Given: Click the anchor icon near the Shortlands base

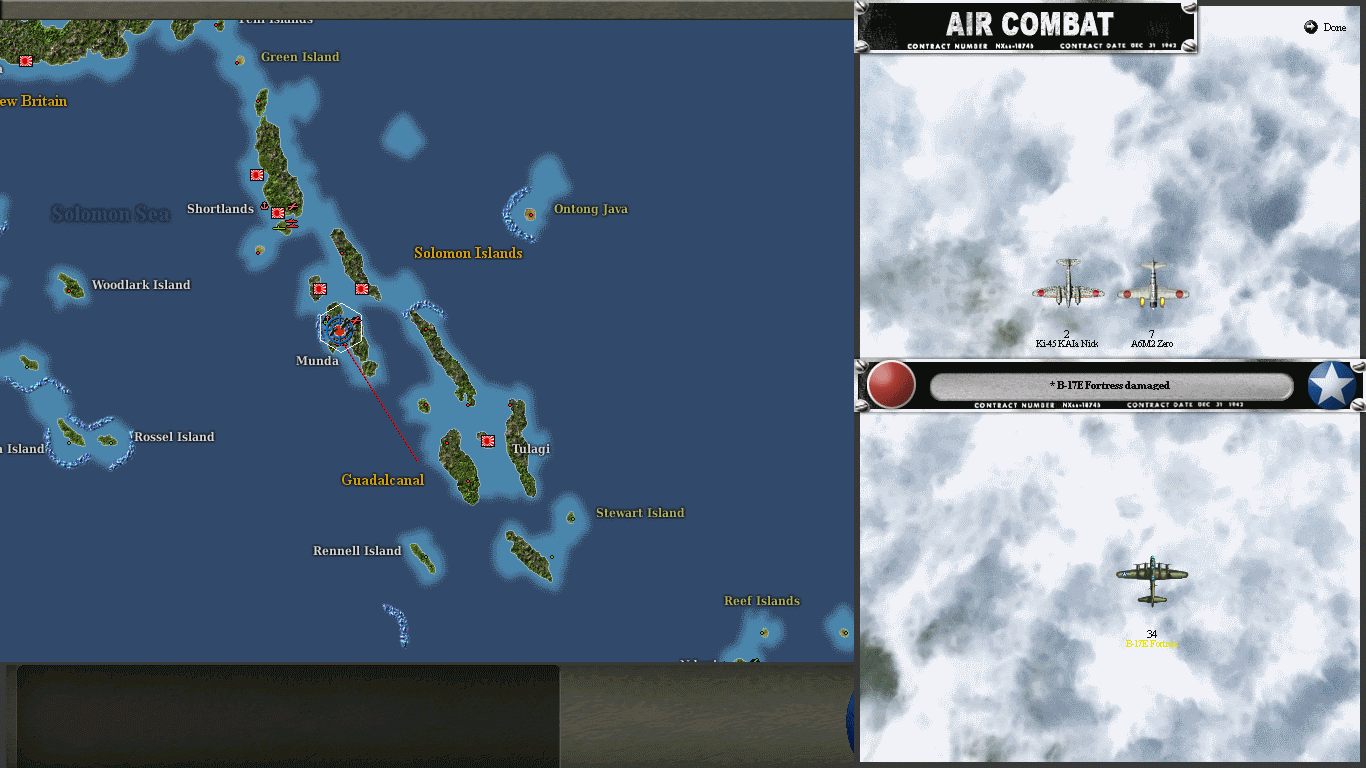Looking at the screenshot, I should (x=264, y=206).
